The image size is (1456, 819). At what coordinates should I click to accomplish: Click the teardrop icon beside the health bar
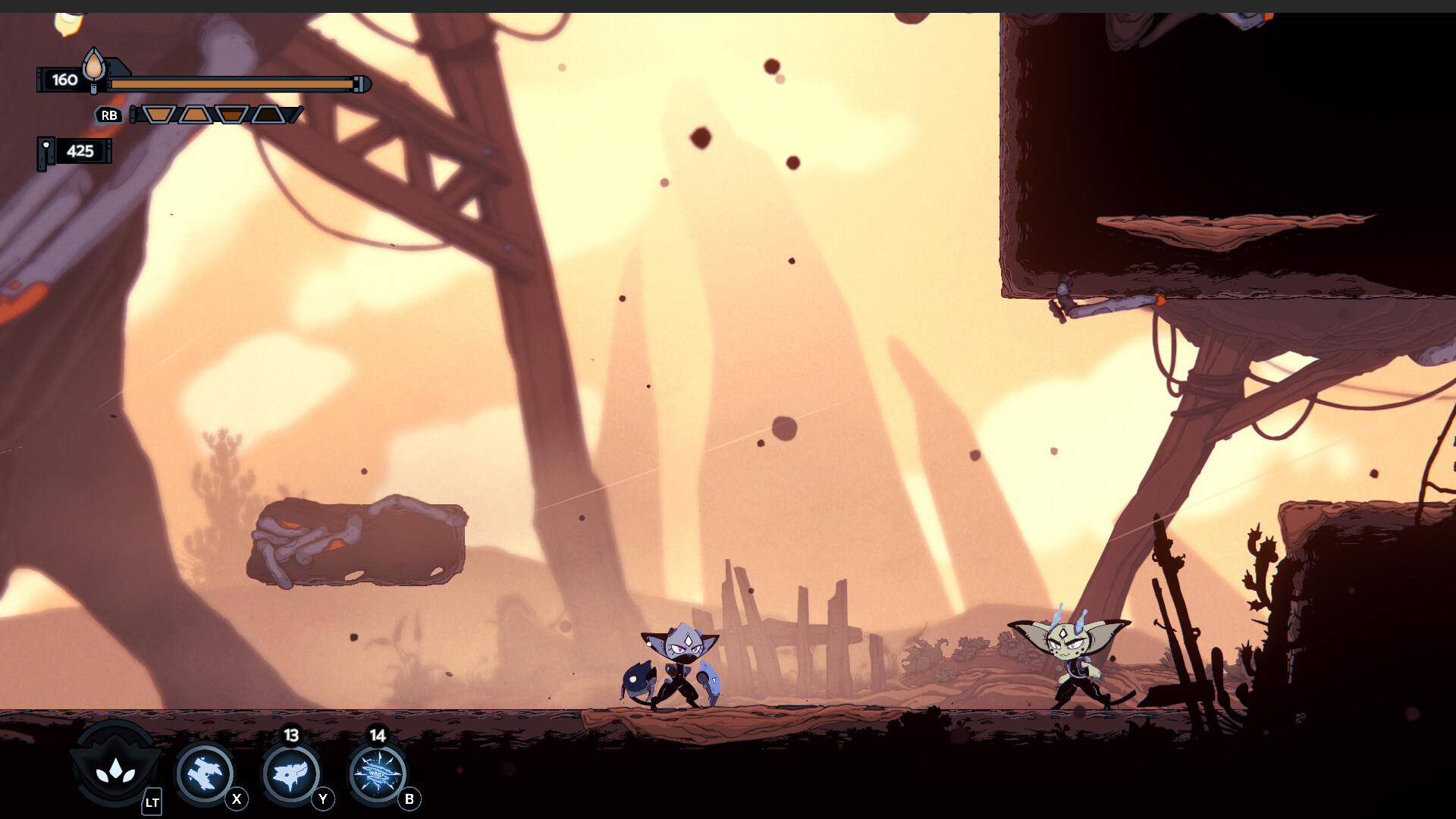pyautogui.click(x=93, y=70)
